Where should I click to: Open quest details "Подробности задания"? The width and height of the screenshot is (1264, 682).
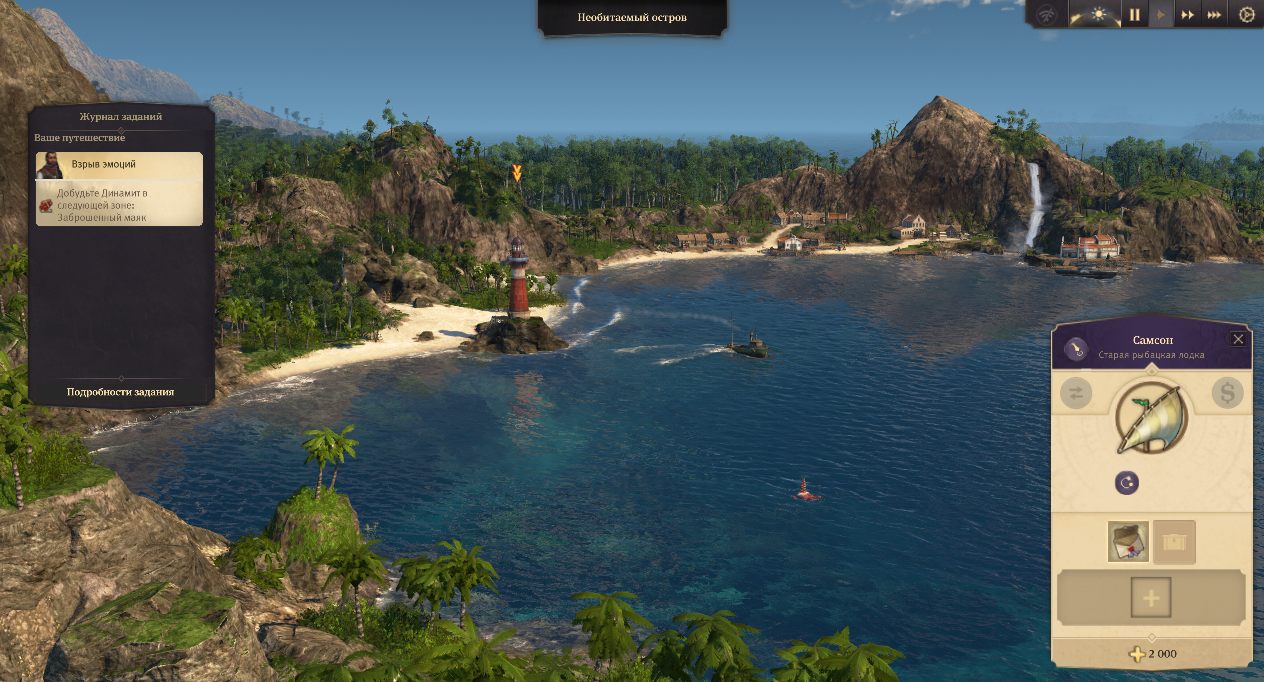click(x=120, y=392)
